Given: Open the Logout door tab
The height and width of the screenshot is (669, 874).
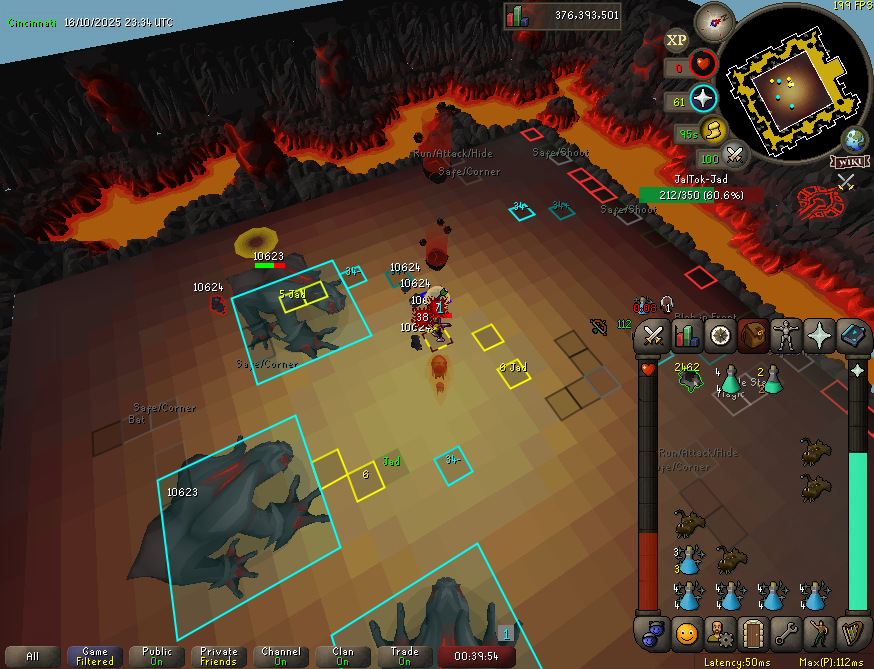Looking at the screenshot, I should [x=753, y=632].
